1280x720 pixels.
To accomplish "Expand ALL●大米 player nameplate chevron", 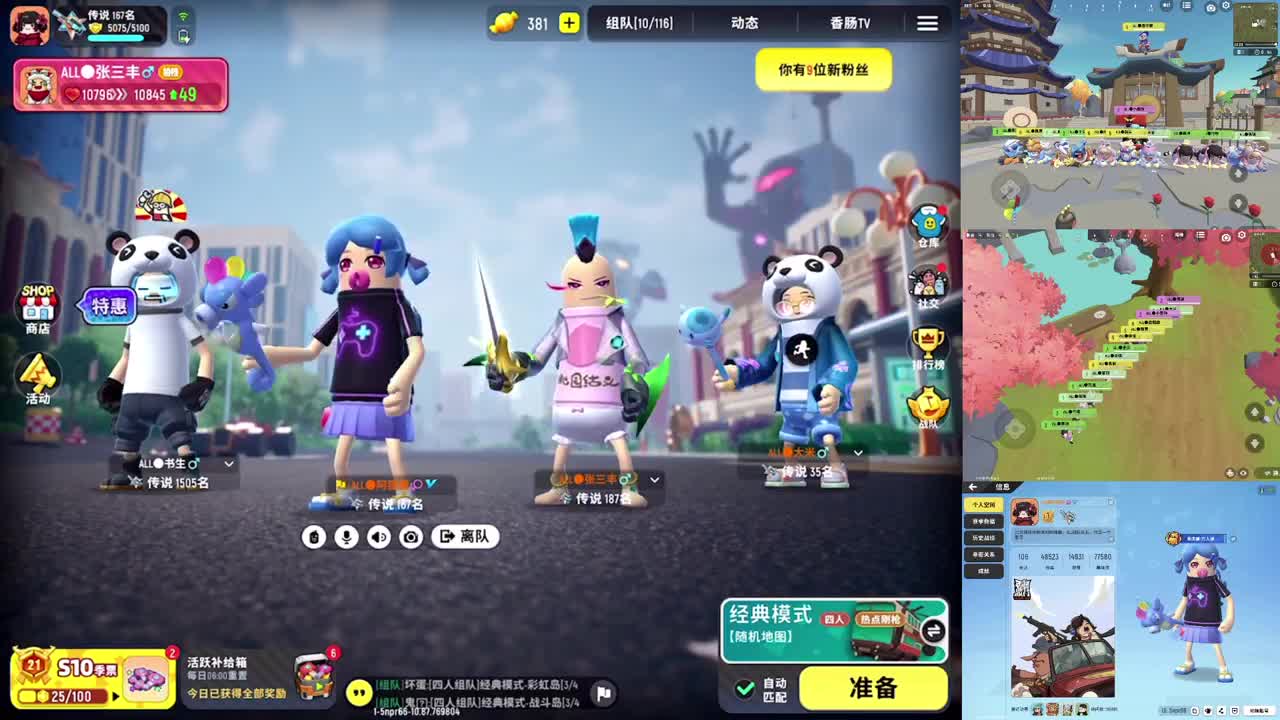I will point(857,452).
